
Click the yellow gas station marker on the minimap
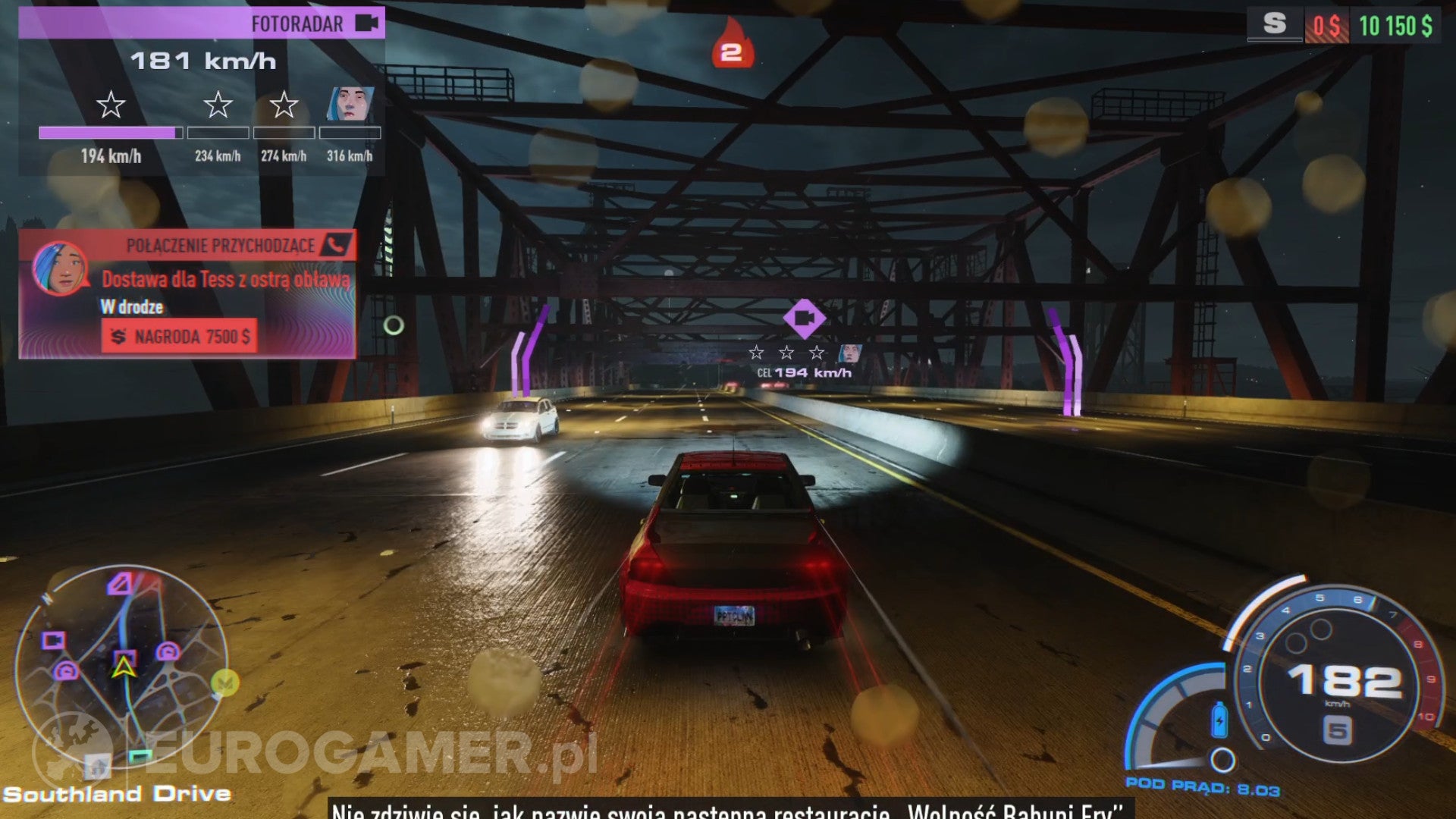224,682
